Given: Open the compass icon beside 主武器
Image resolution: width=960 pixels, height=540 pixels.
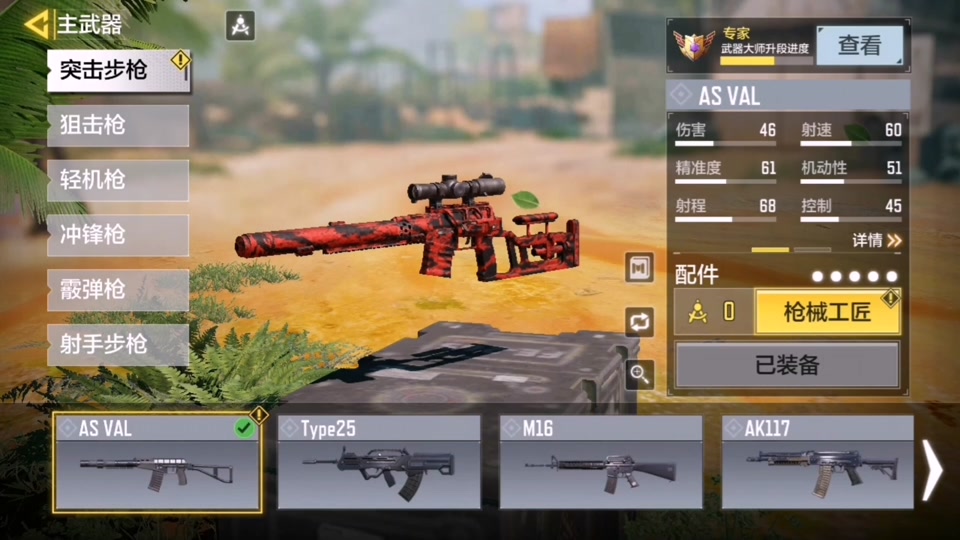Looking at the screenshot, I should click(x=240, y=25).
